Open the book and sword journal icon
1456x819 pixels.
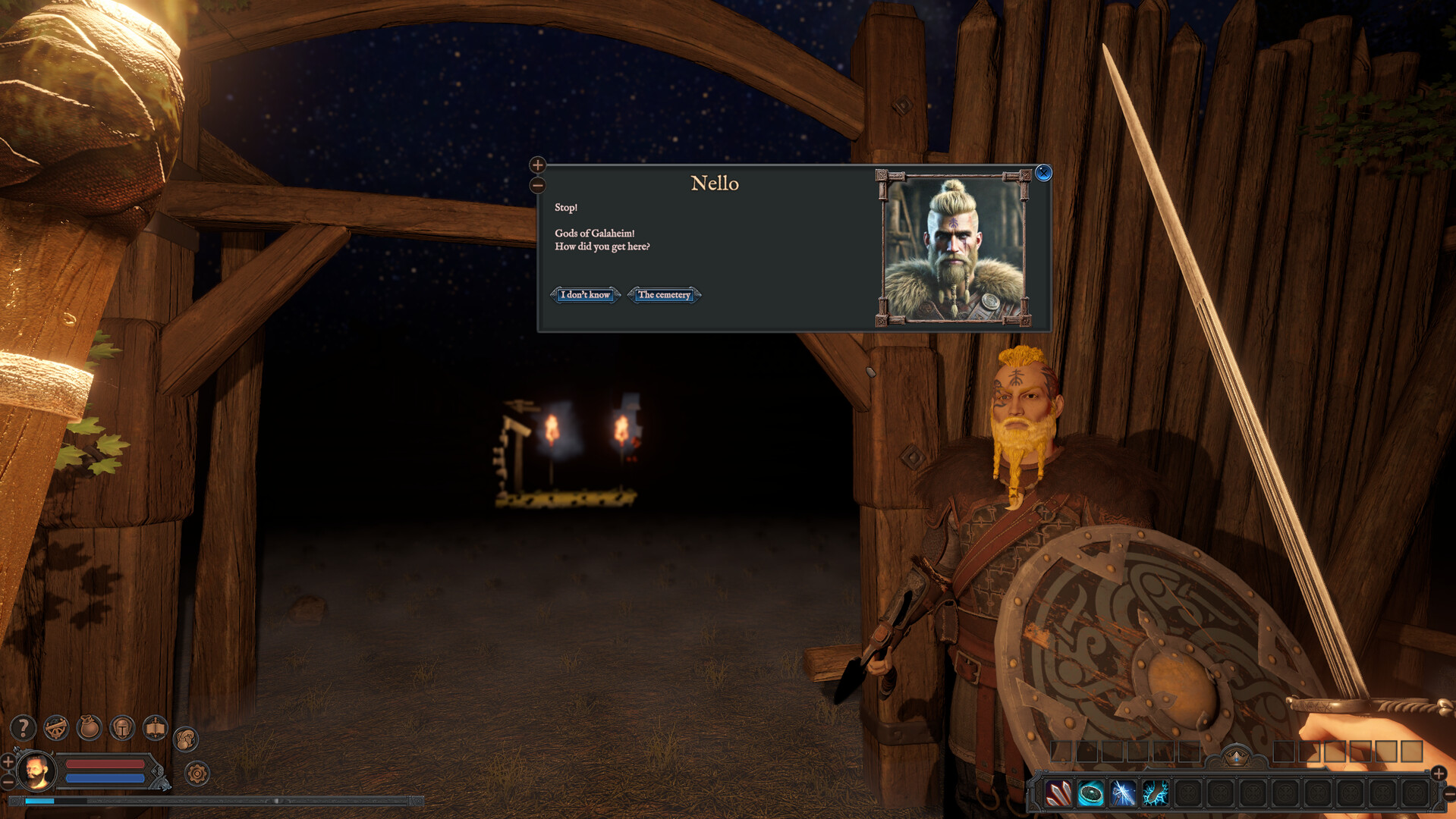[x=156, y=728]
